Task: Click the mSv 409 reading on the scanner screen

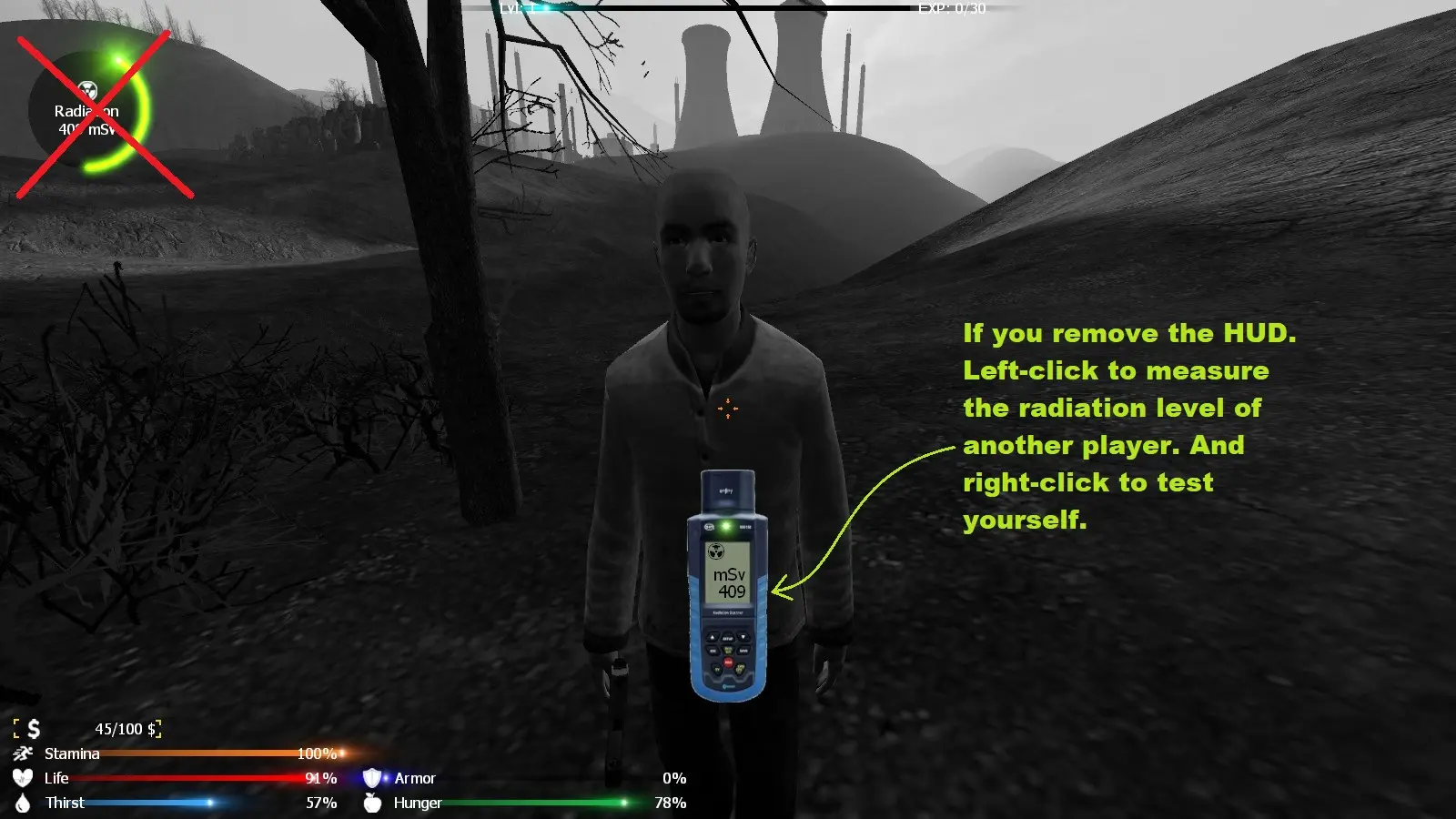Action: coord(728,584)
